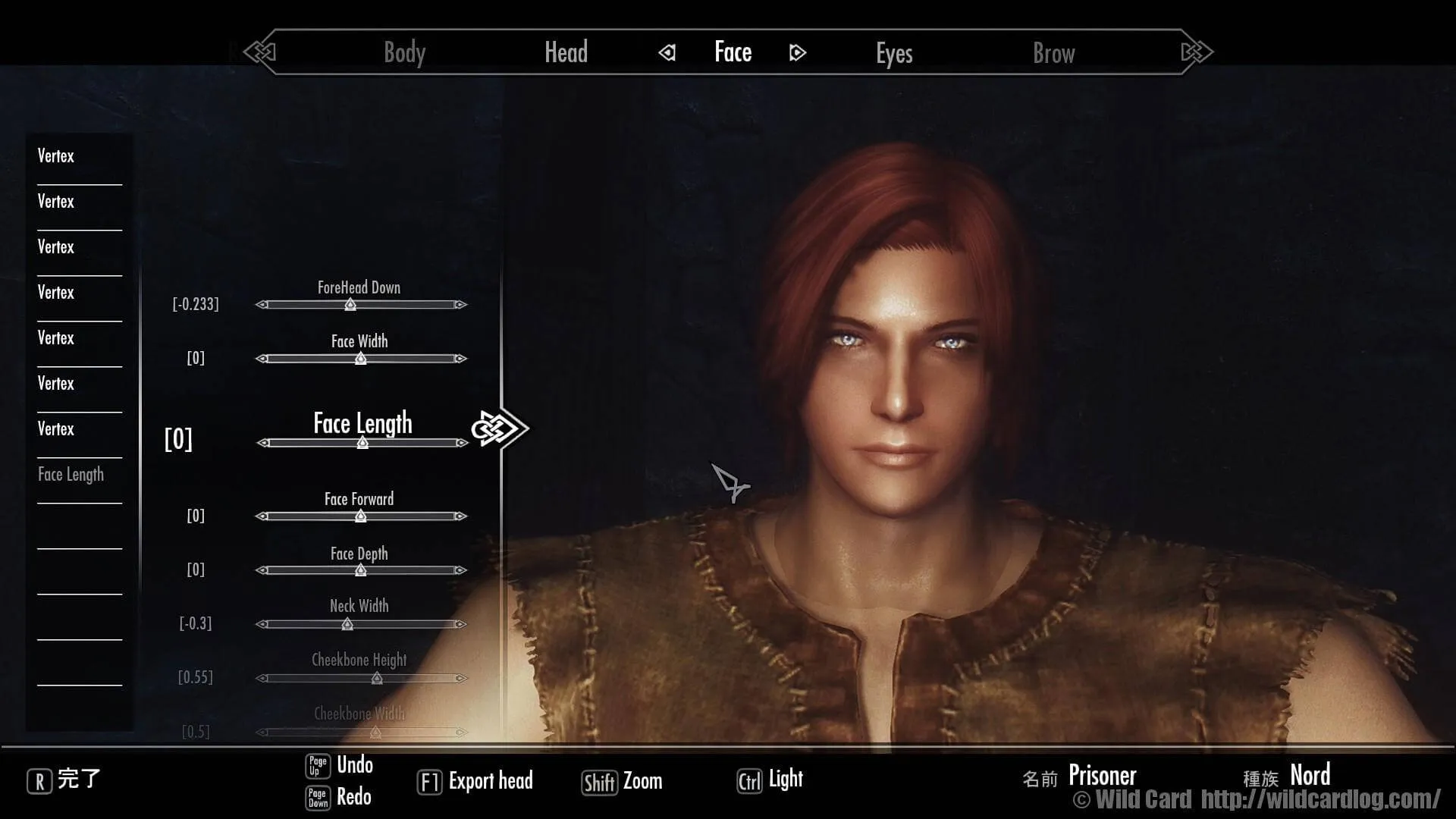Switch to the Body tab
This screenshot has height=819, width=1456.
[404, 53]
